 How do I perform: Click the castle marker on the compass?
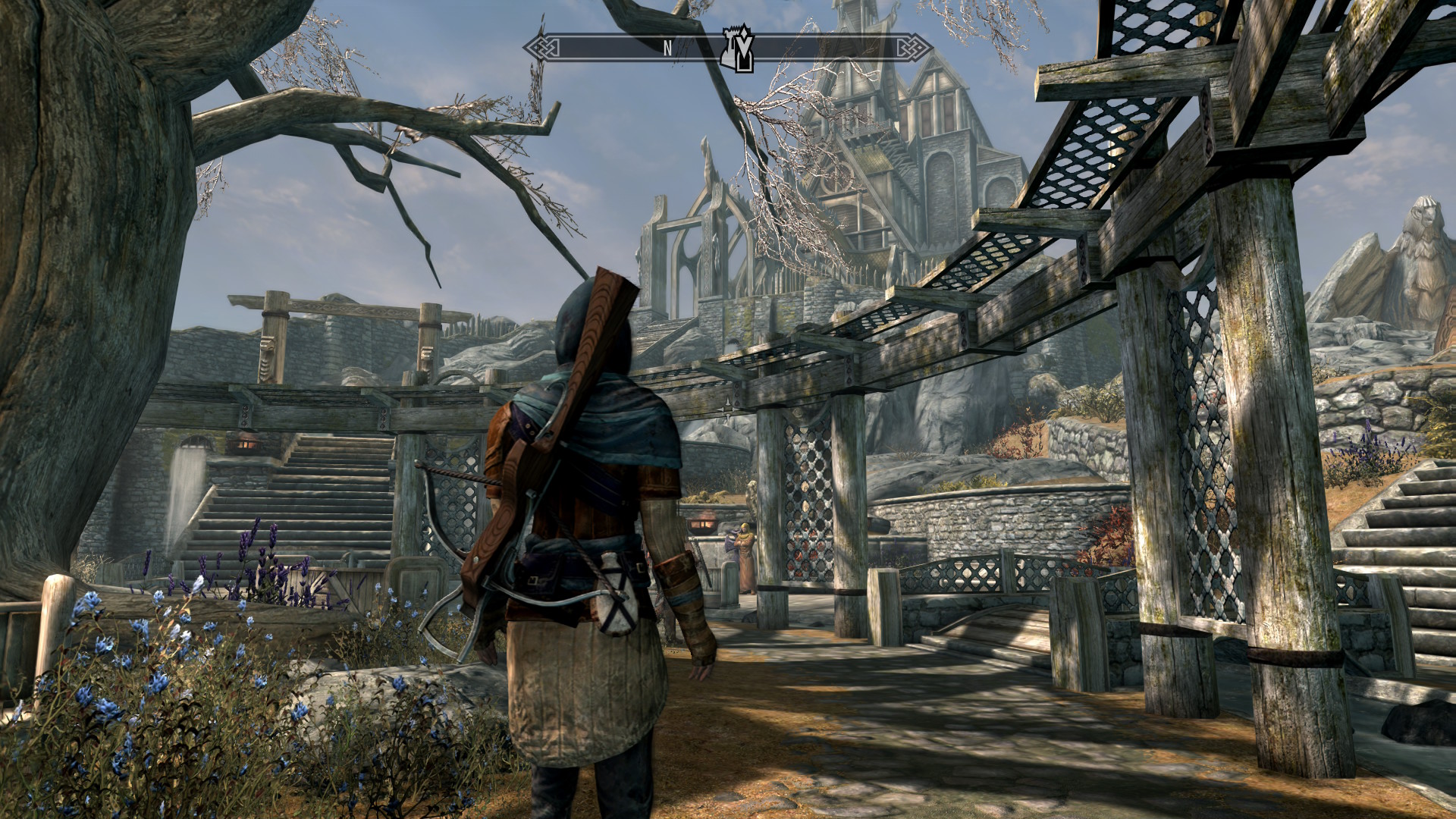738,49
